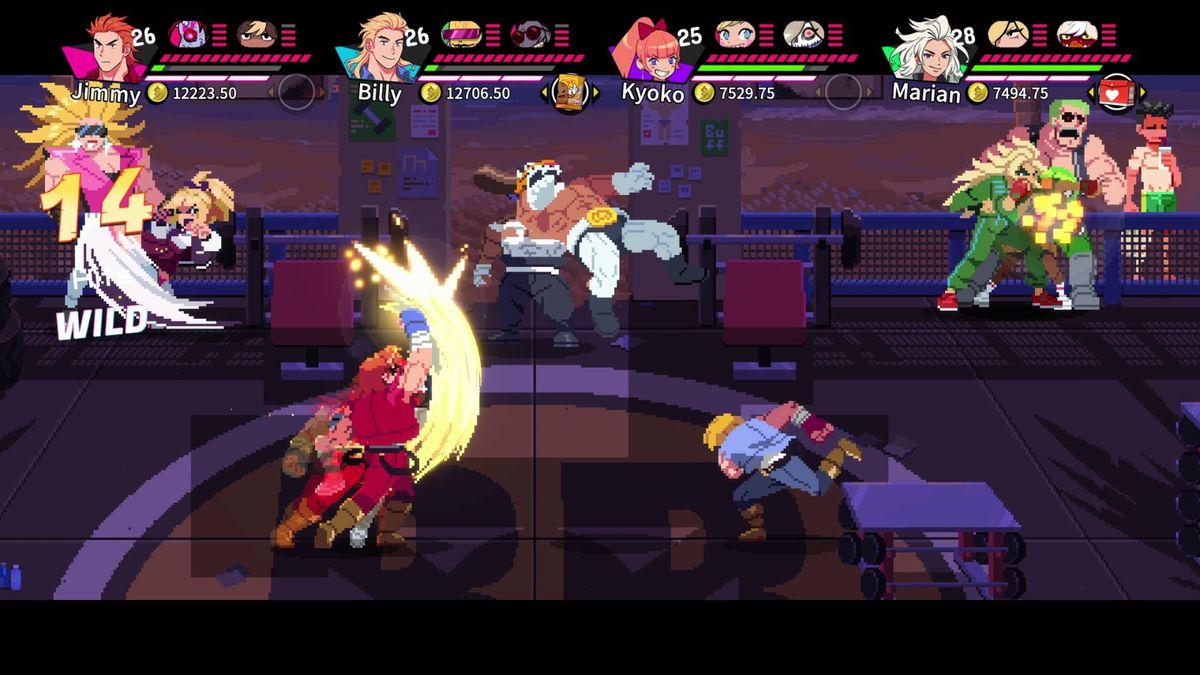The height and width of the screenshot is (675, 1200).
Task: Use Marian's red heart item slot
Action: (1115, 93)
